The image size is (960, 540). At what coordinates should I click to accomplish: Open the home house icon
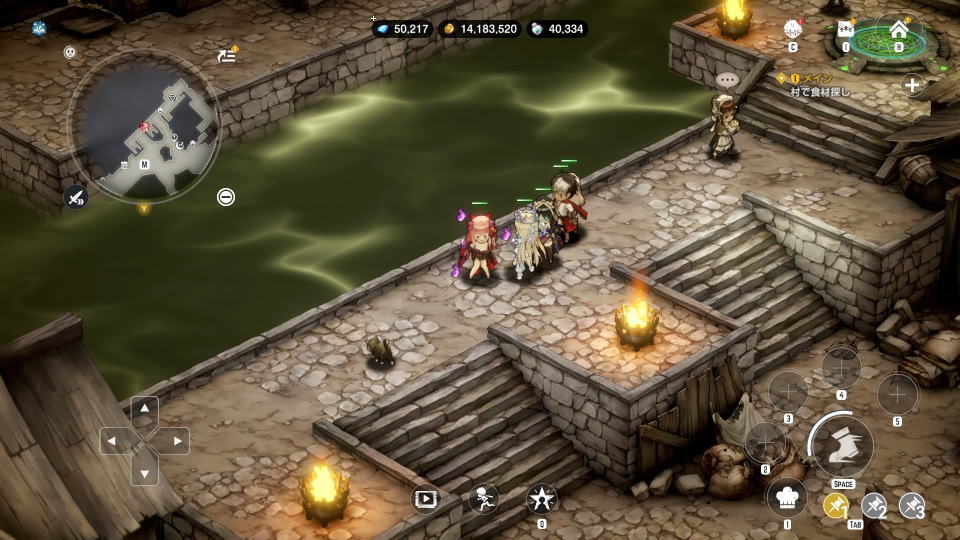pyautogui.click(x=898, y=30)
